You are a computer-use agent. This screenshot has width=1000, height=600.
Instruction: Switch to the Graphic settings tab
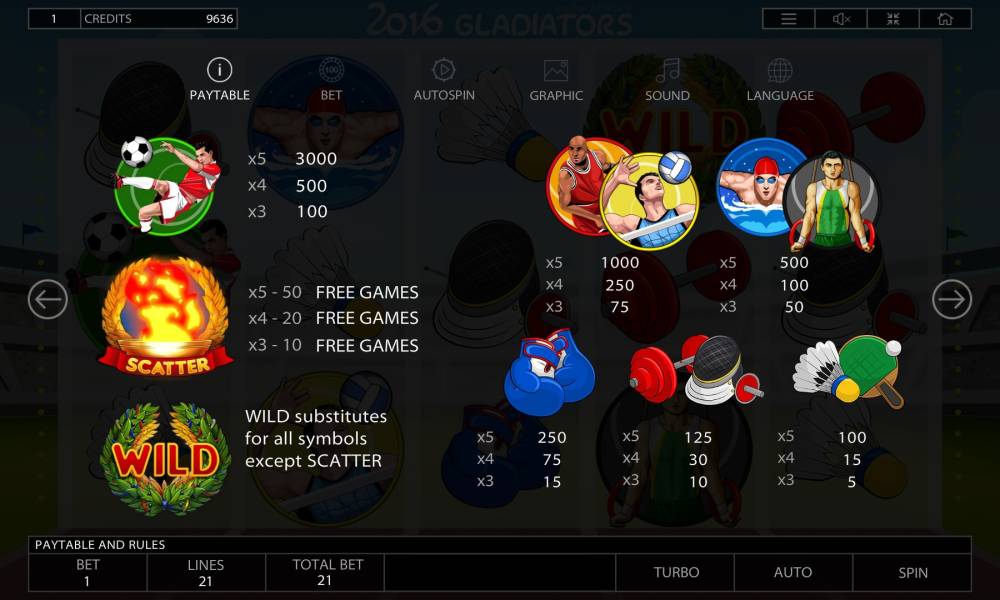[x=556, y=80]
